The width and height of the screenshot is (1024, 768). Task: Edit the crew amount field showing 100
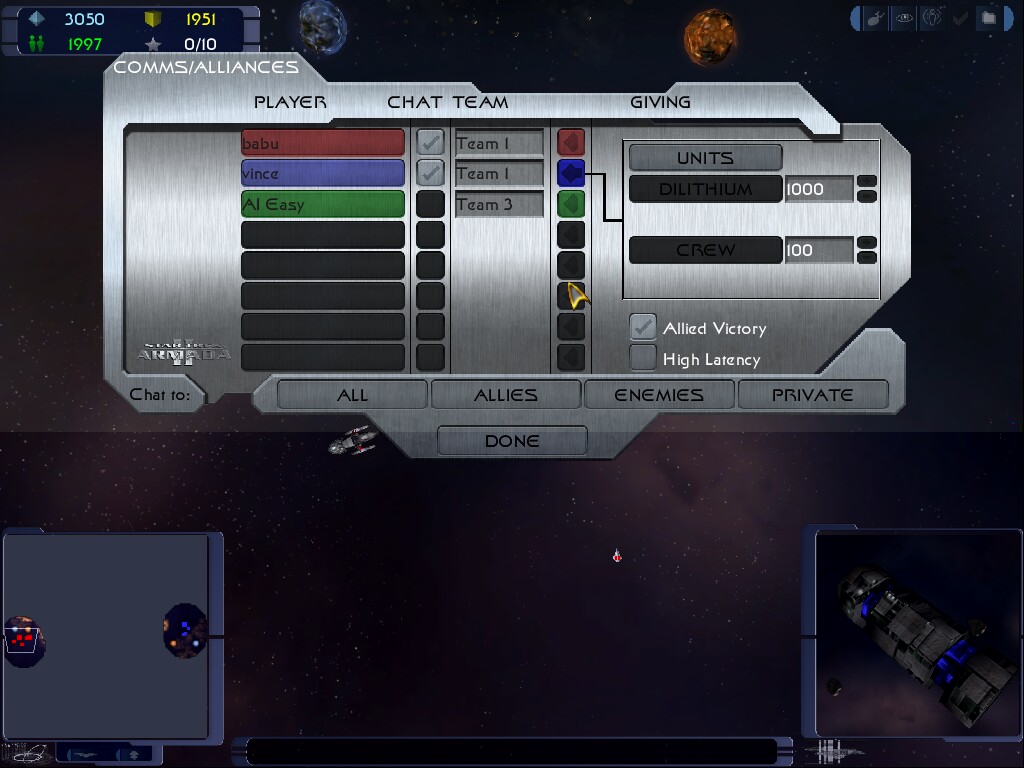(818, 250)
